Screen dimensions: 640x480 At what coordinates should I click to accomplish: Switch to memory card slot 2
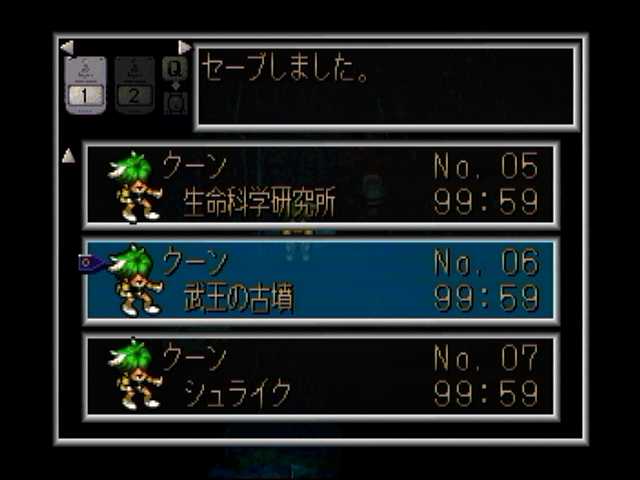(134, 84)
